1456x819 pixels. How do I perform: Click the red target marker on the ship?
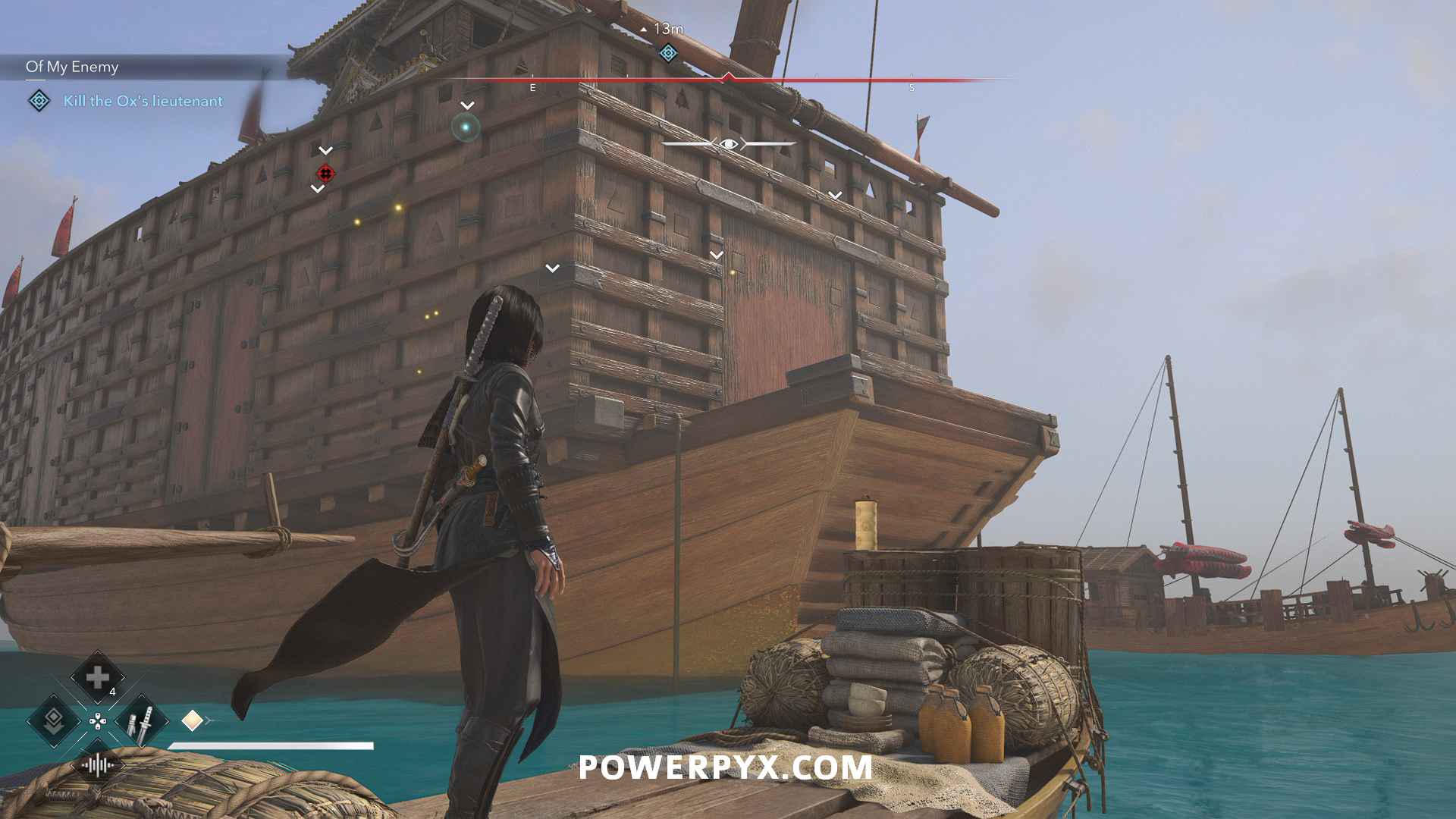pyautogui.click(x=325, y=174)
